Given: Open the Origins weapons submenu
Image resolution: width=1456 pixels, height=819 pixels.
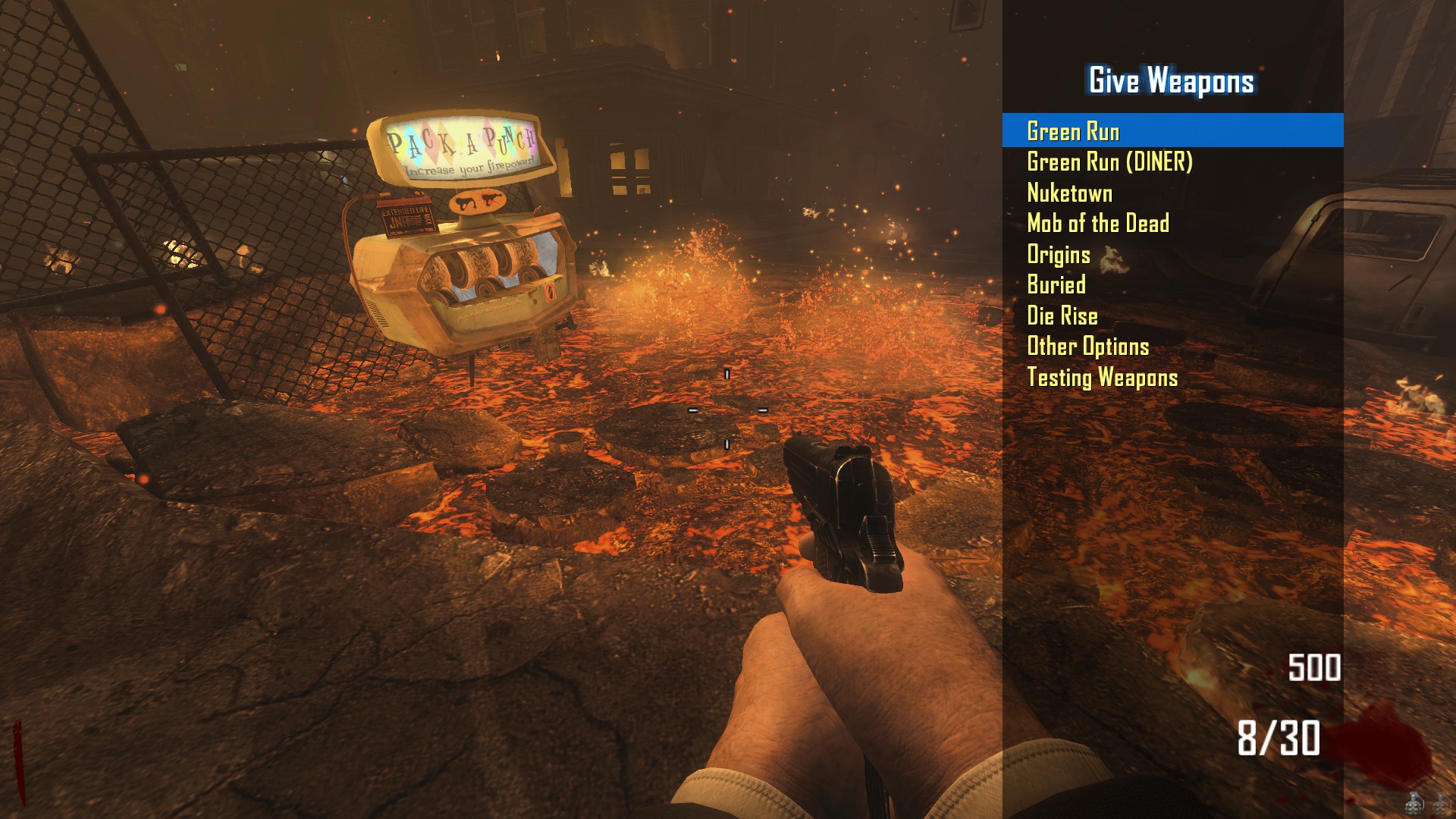Looking at the screenshot, I should pos(1058,254).
